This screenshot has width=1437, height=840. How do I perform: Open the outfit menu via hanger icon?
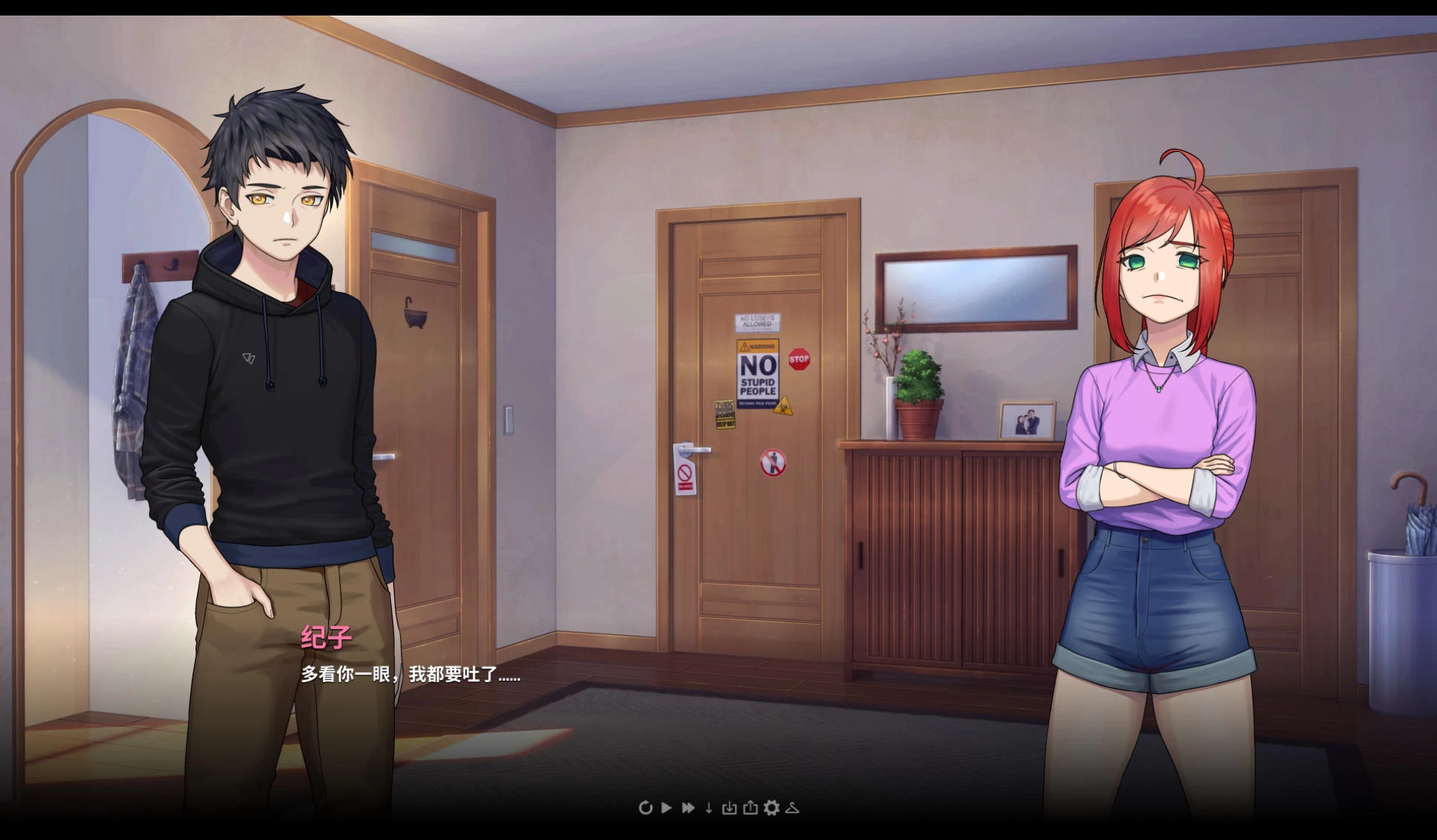pos(792,809)
